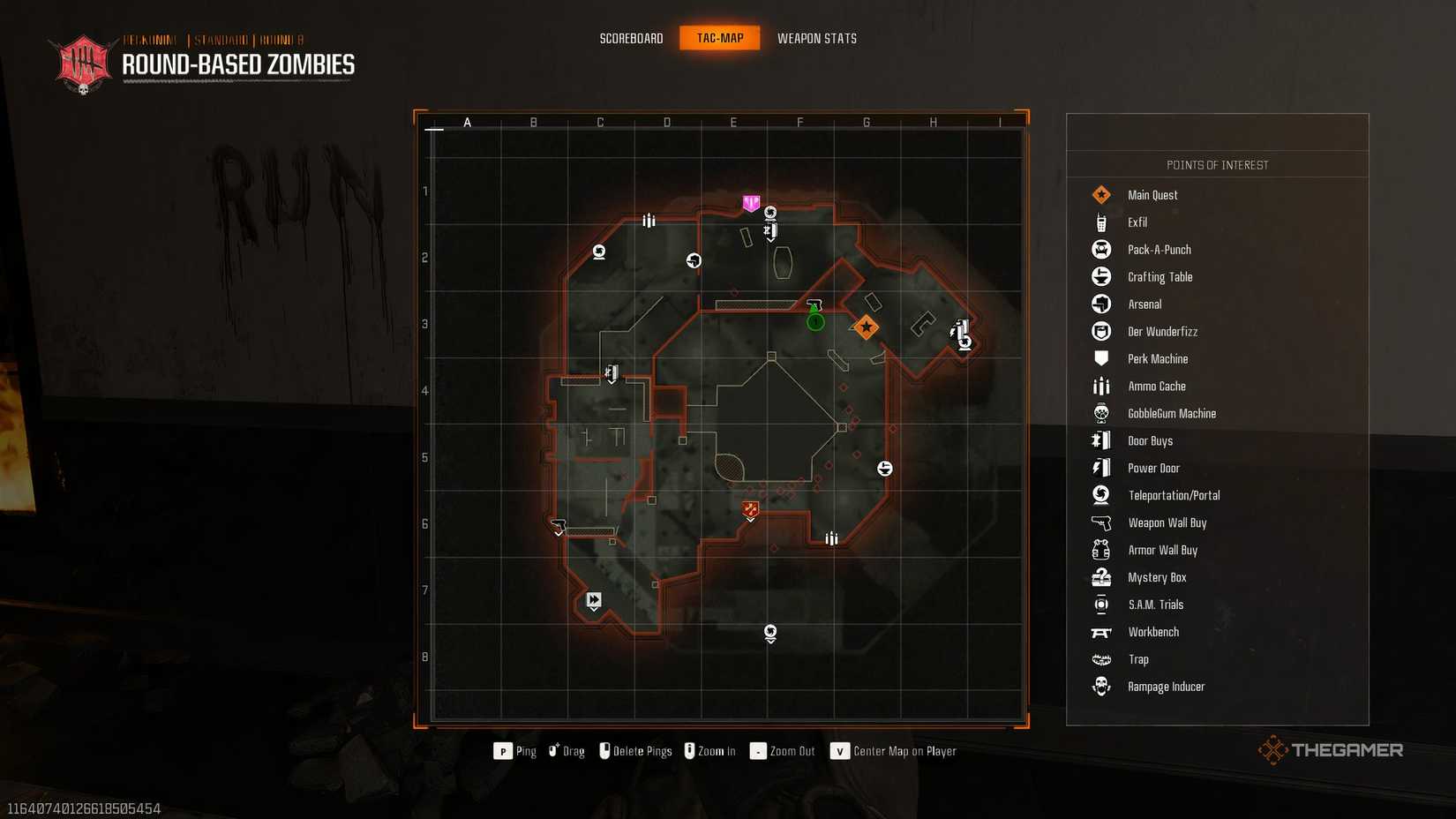Click the Rampage Inducer skull icon
Screen dimensions: 1456x819
point(1101,686)
